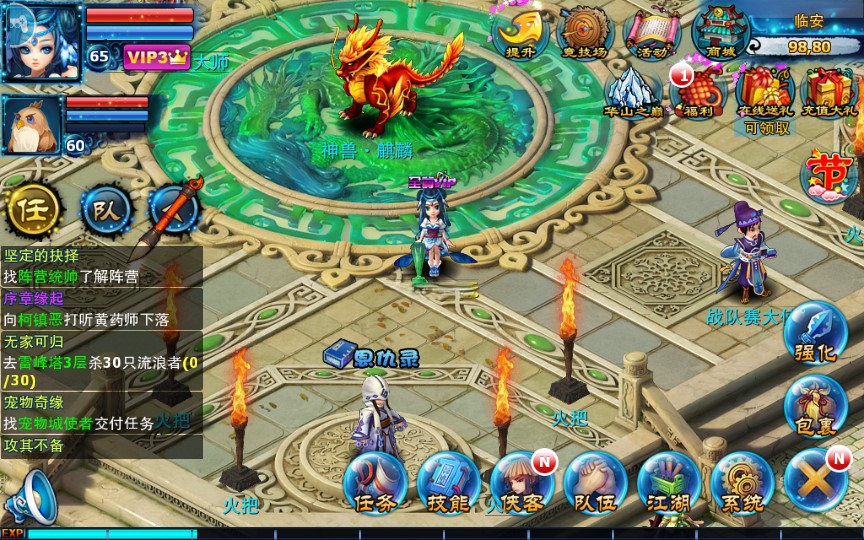This screenshot has height=540, width=864.
Task: Open the 包裹 inventory bag
Action: (815, 407)
